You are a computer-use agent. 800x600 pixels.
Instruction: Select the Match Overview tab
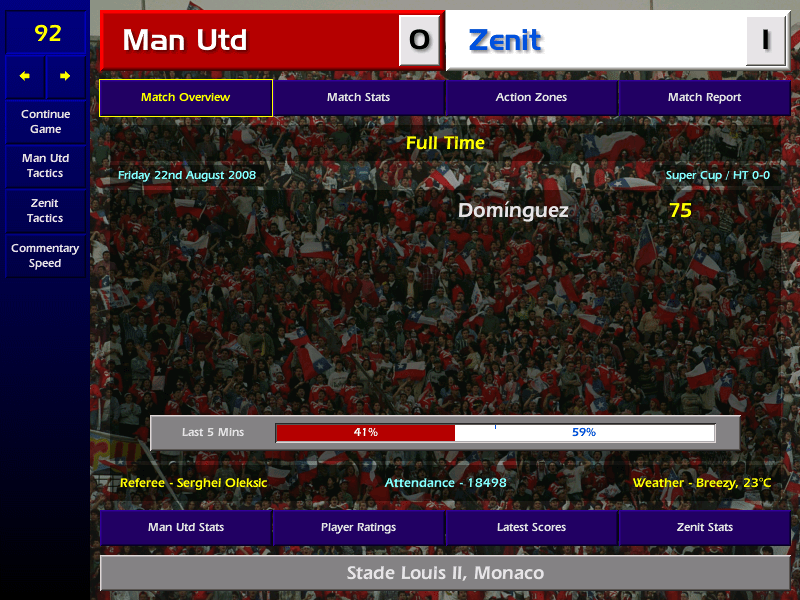tap(186, 98)
